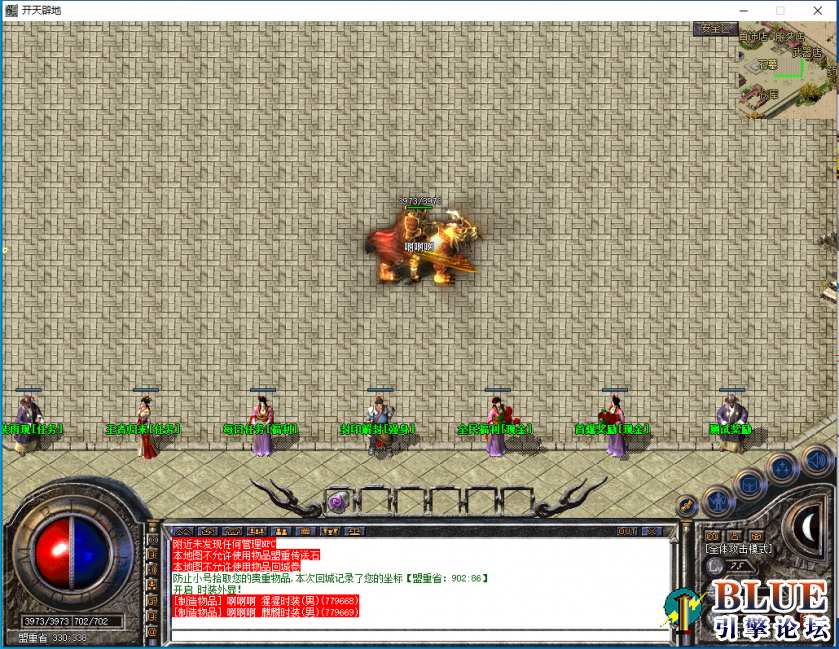Open the topmost blue round HUD button

tap(815, 460)
